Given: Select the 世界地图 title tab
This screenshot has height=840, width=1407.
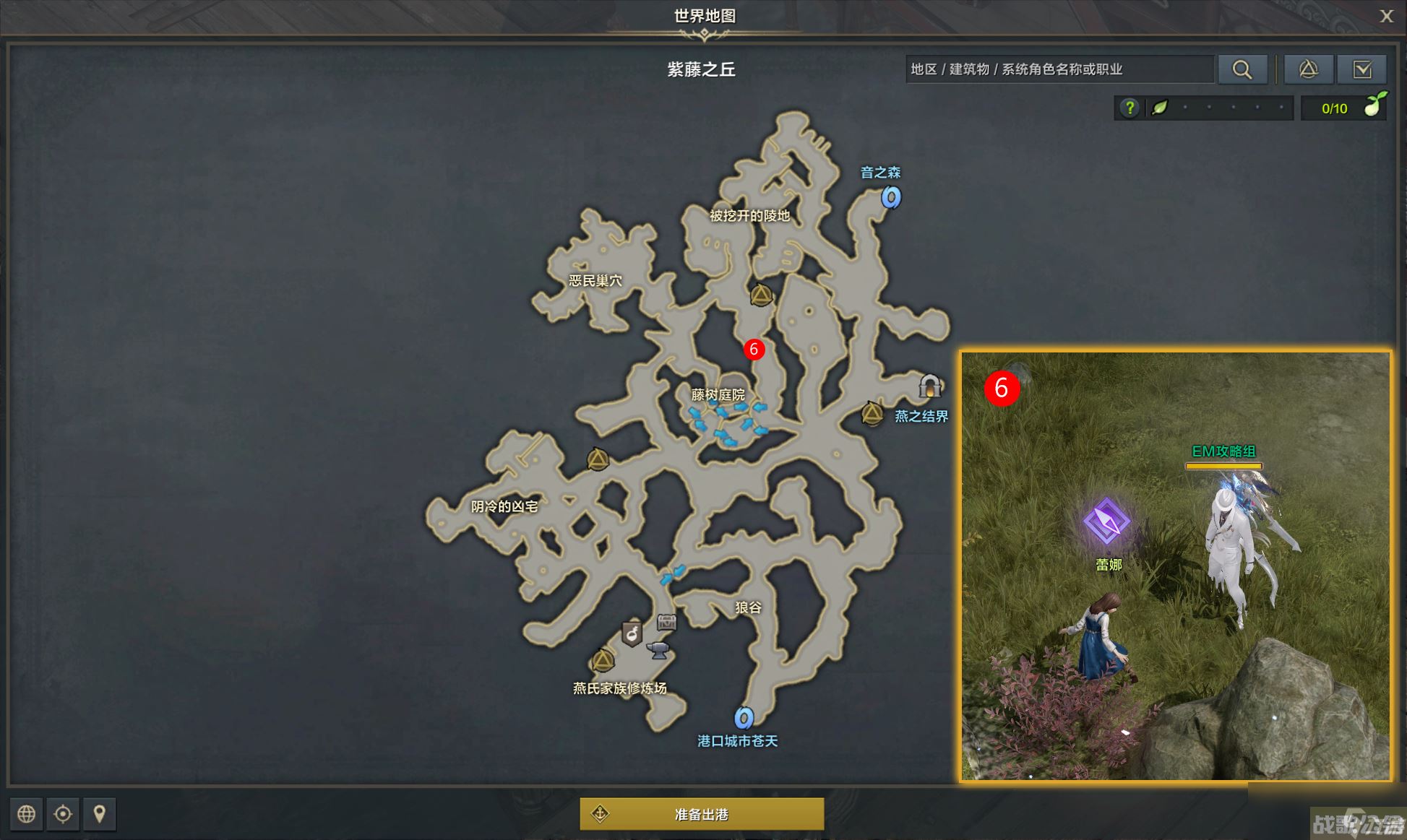Looking at the screenshot, I should pyautogui.click(x=703, y=14).
